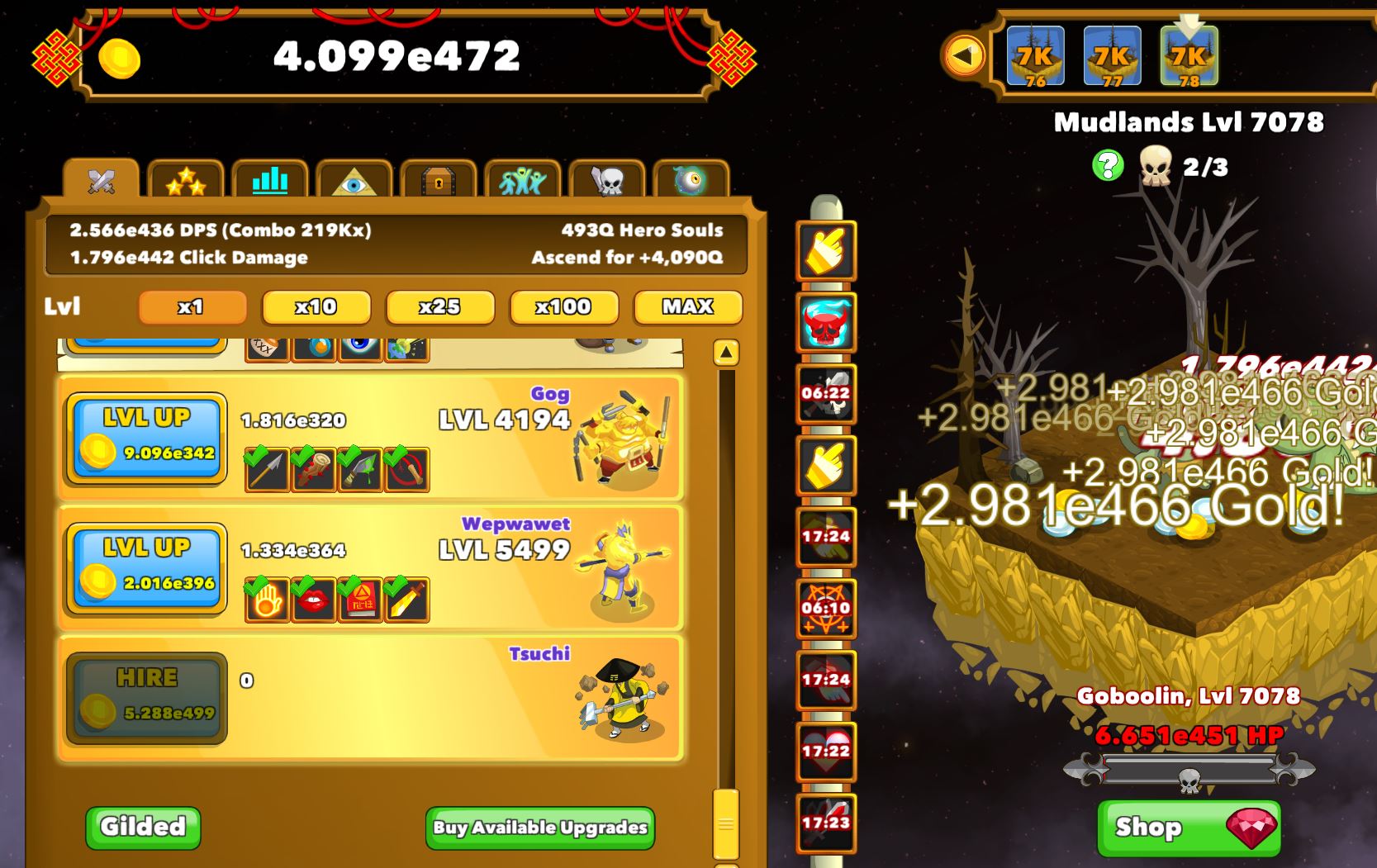Select zone 76 level tile
This screenshot has width=1377, height=868.
pos(1035,56)
